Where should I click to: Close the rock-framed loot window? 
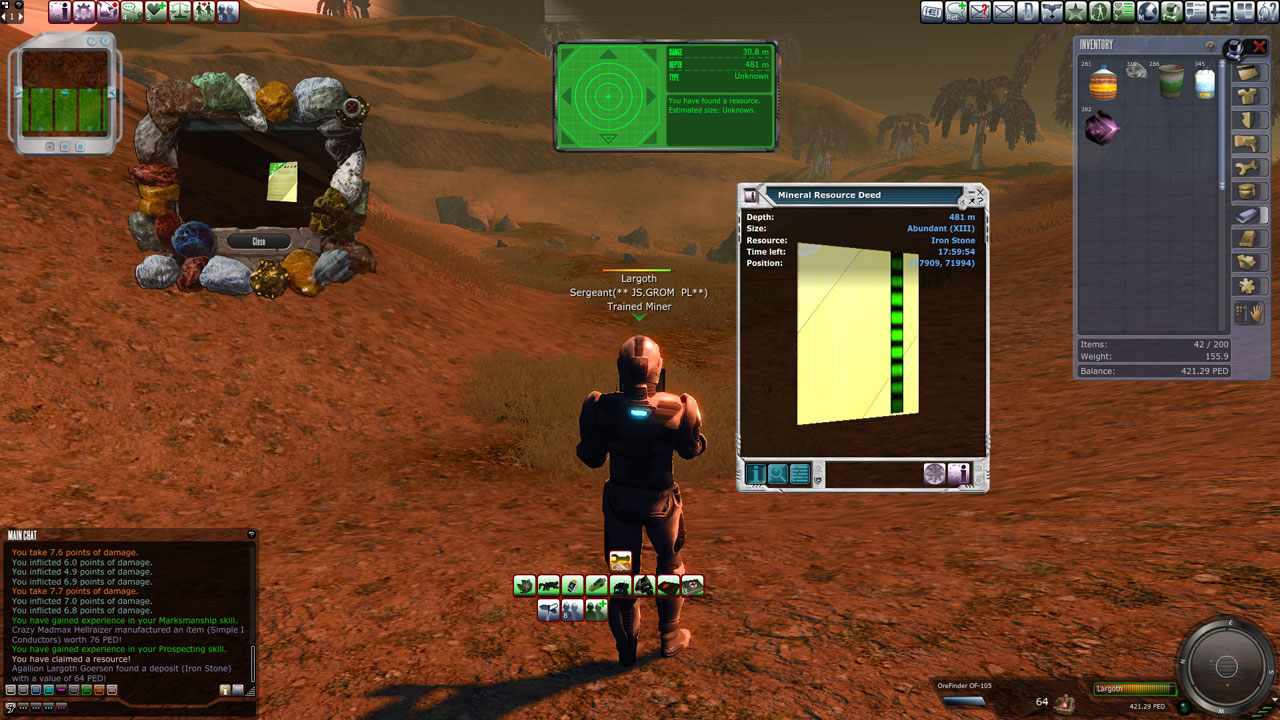coord(258,241)
